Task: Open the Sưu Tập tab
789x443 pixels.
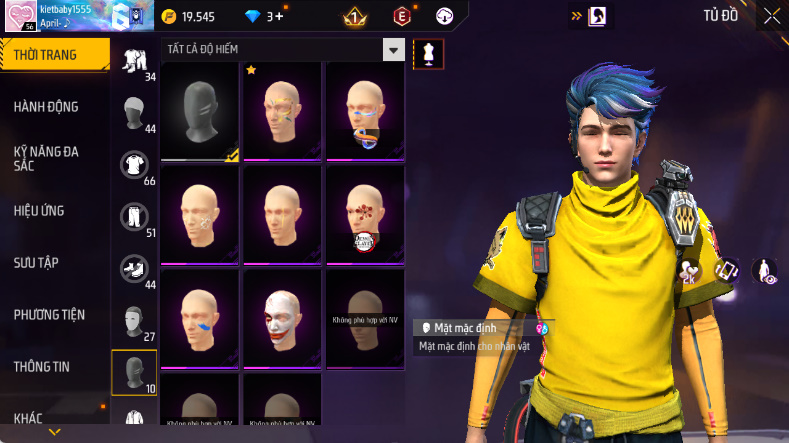Action: pyautogui.click(x=36, y=263)
